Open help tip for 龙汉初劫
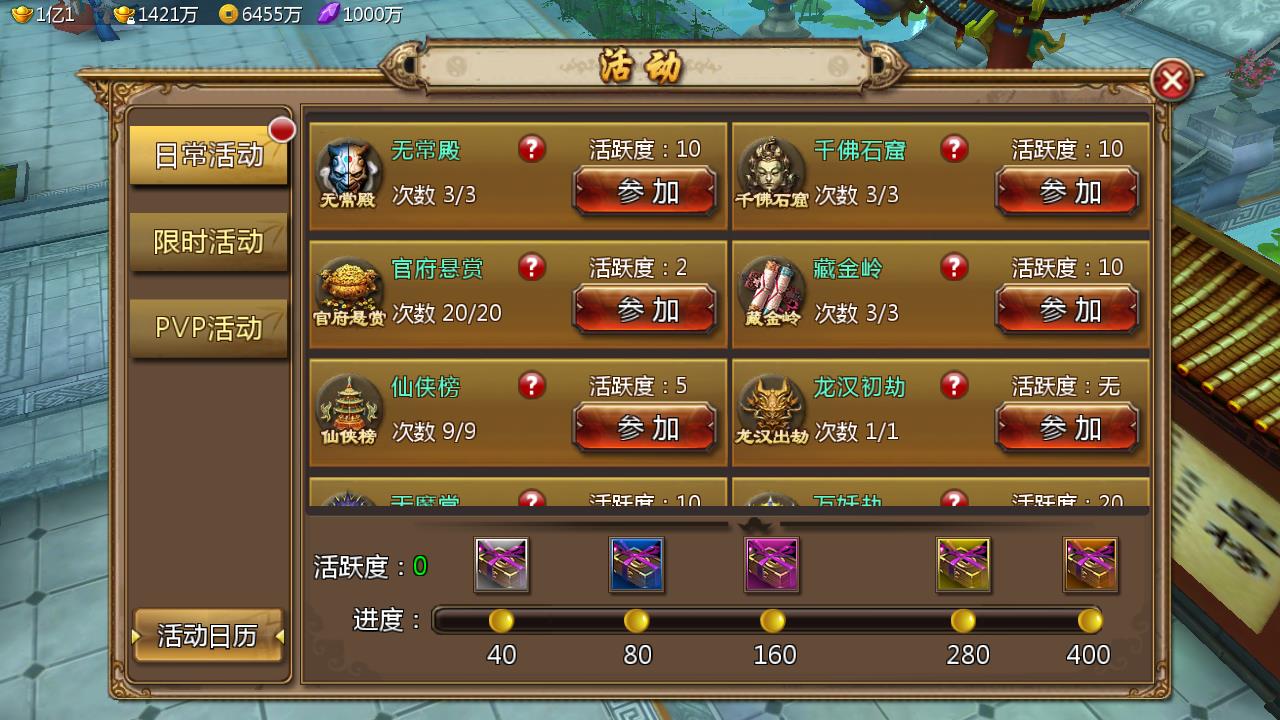Image resolution: width=1280 pixels, height=720 pixels. tap(953, 386)
